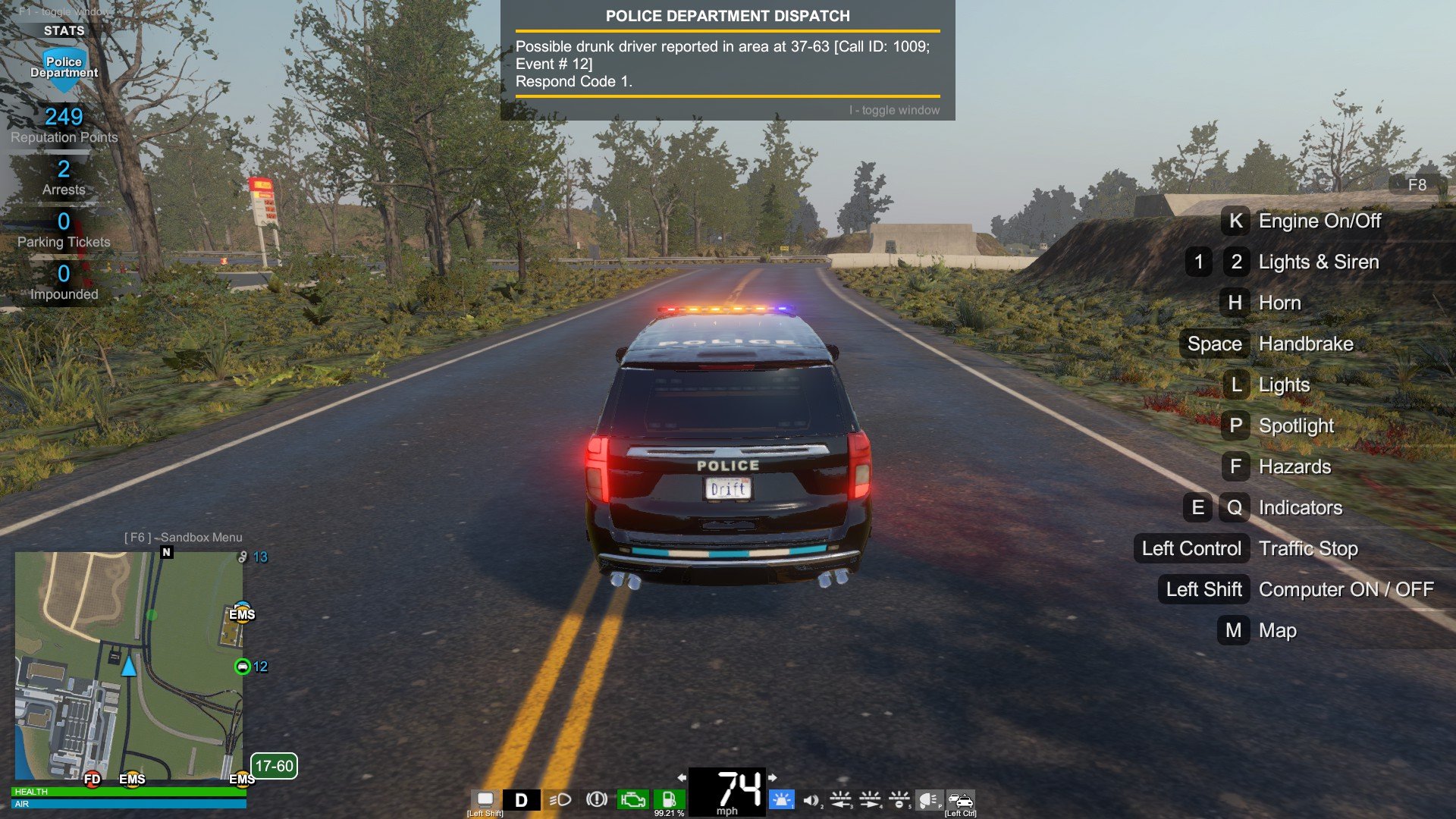Open the police computer monitor icon
The height and width of the screenshot is (819, 1456).
point(485,799)
